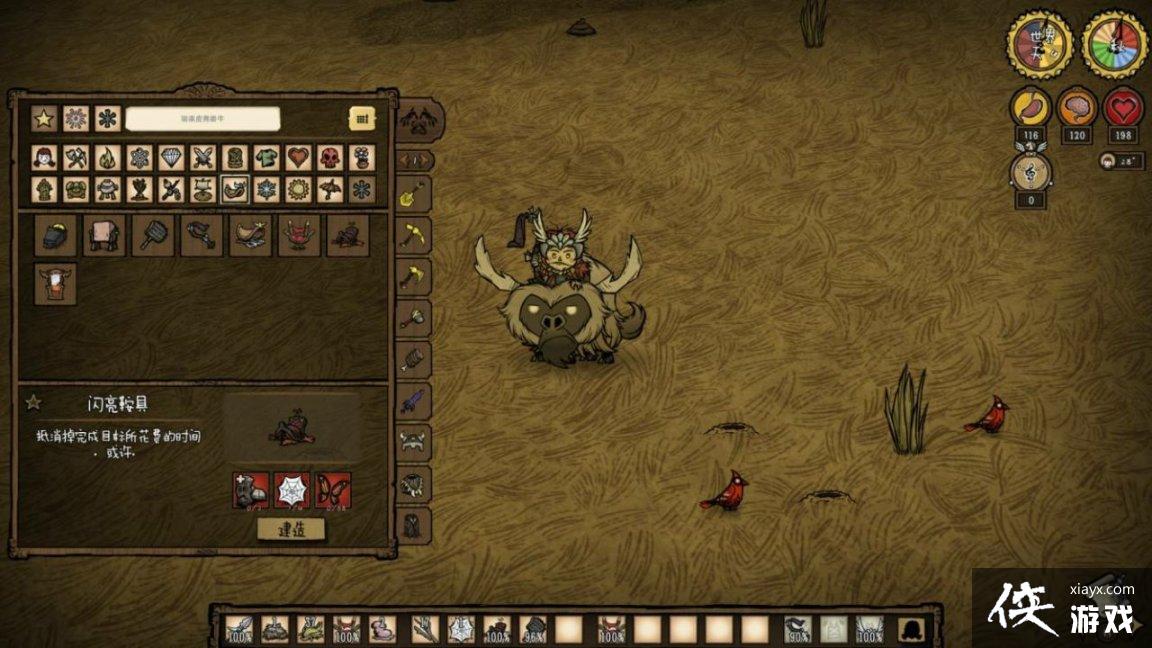Click the backpack slot in the inventory bar
Screen dimensions: 1152x648
coord(911,629)
